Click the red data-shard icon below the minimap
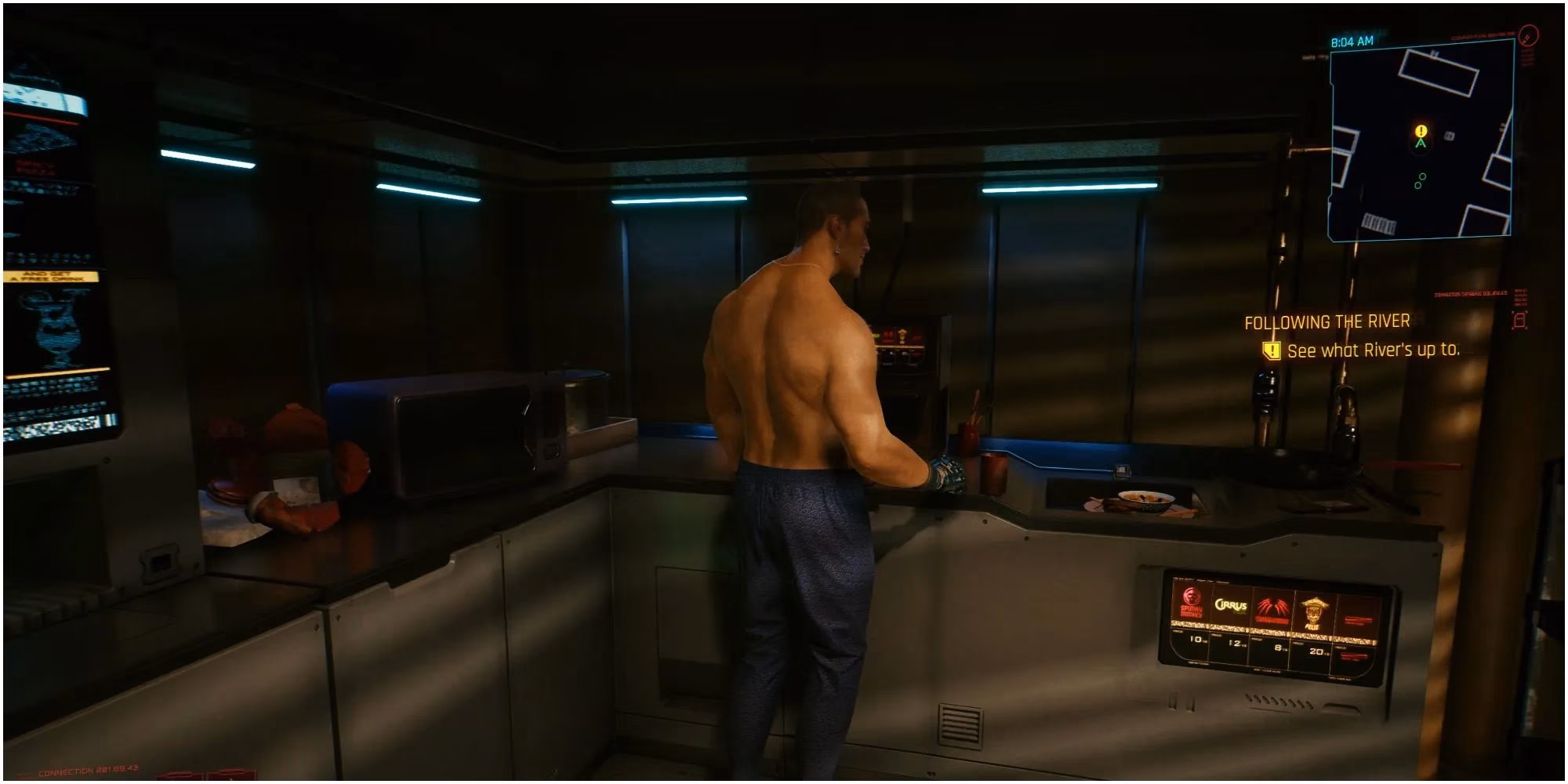1568x784 pixels. (1519, 318)
